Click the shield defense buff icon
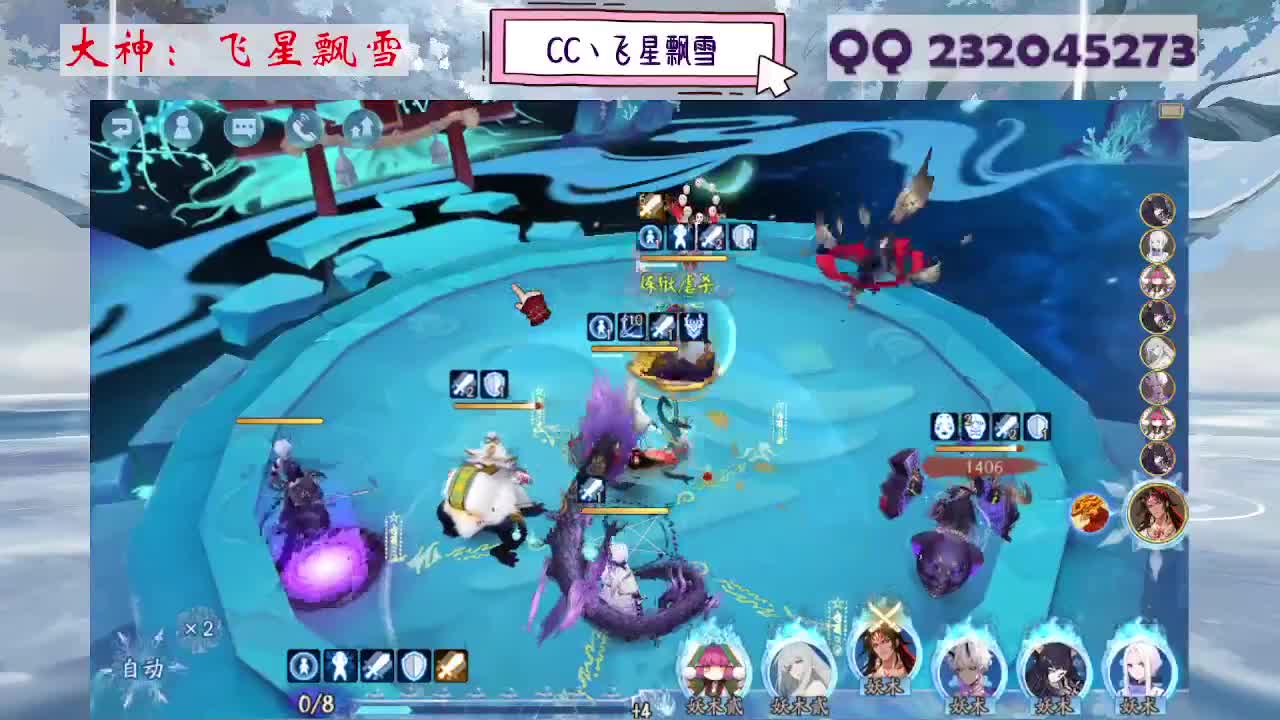The image size is (1280, 720). (412, 665)
